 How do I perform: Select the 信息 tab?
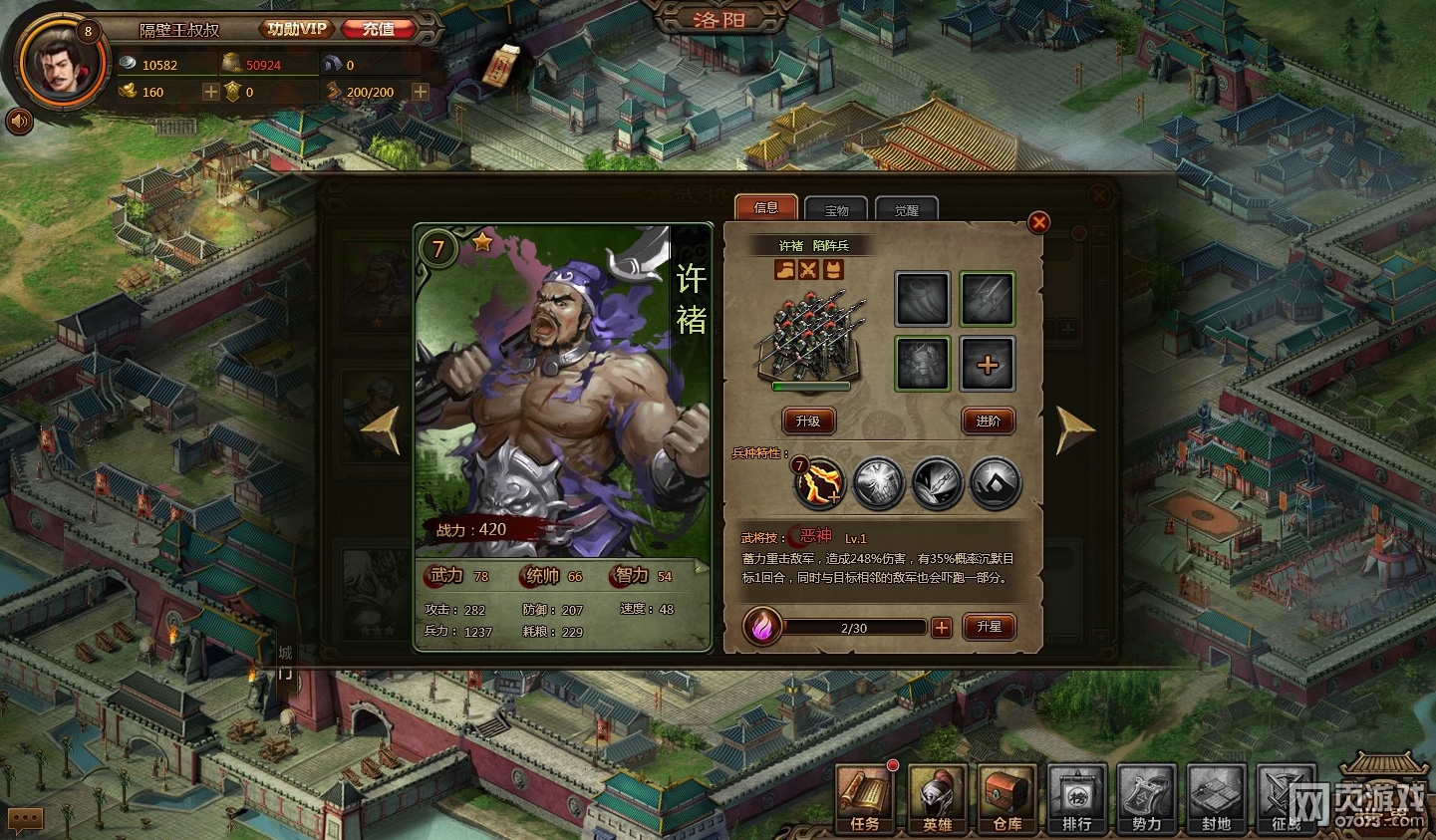766,207
